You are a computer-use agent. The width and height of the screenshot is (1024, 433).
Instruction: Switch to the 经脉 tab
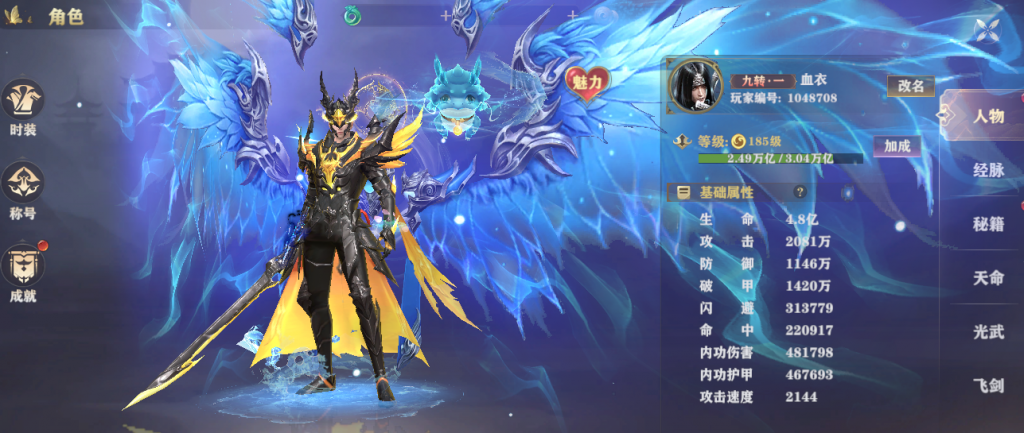tap(988, 169)
